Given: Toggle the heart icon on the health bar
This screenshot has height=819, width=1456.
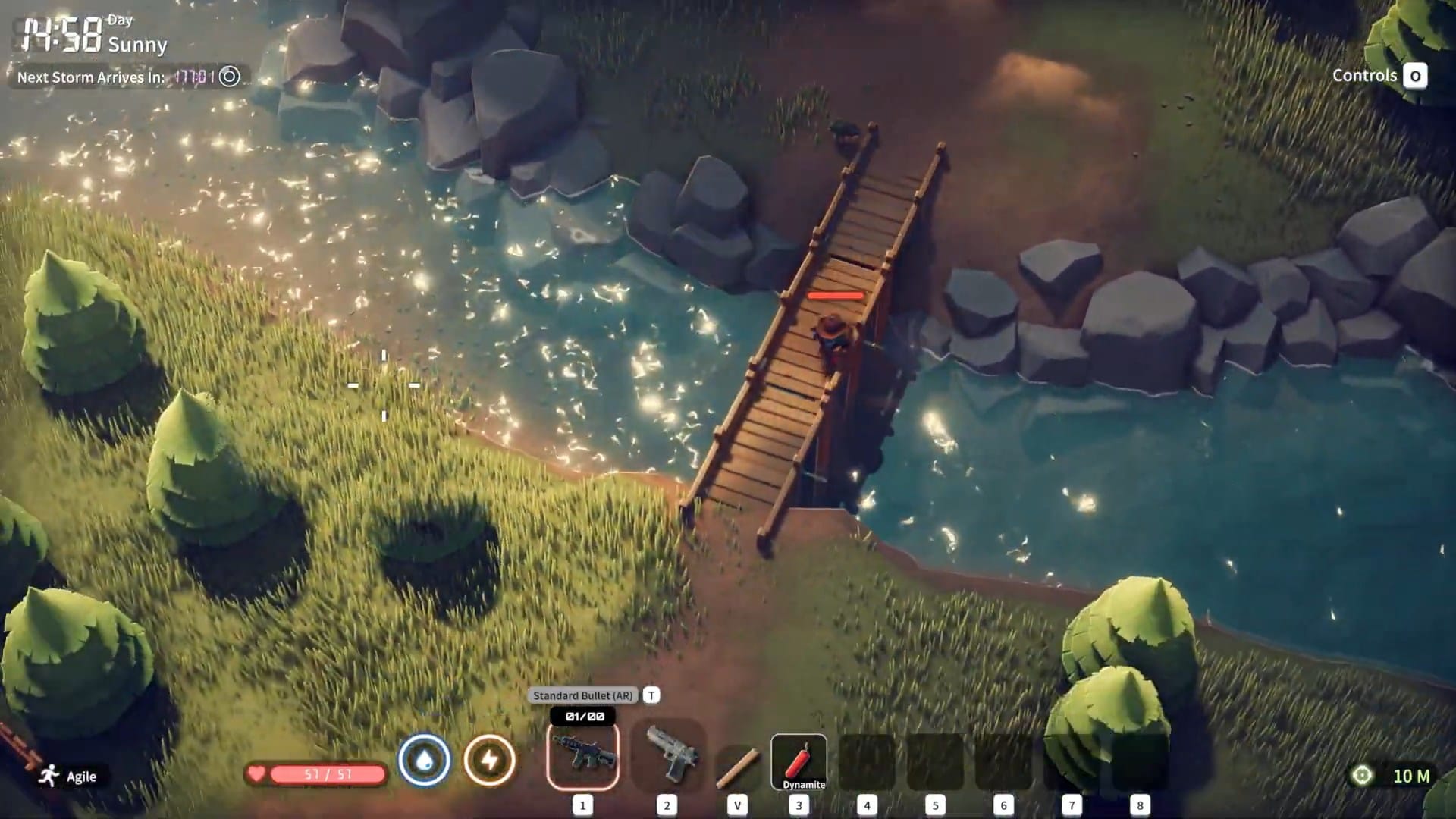Looking at the screenshot, I should (x=256, y=774).
